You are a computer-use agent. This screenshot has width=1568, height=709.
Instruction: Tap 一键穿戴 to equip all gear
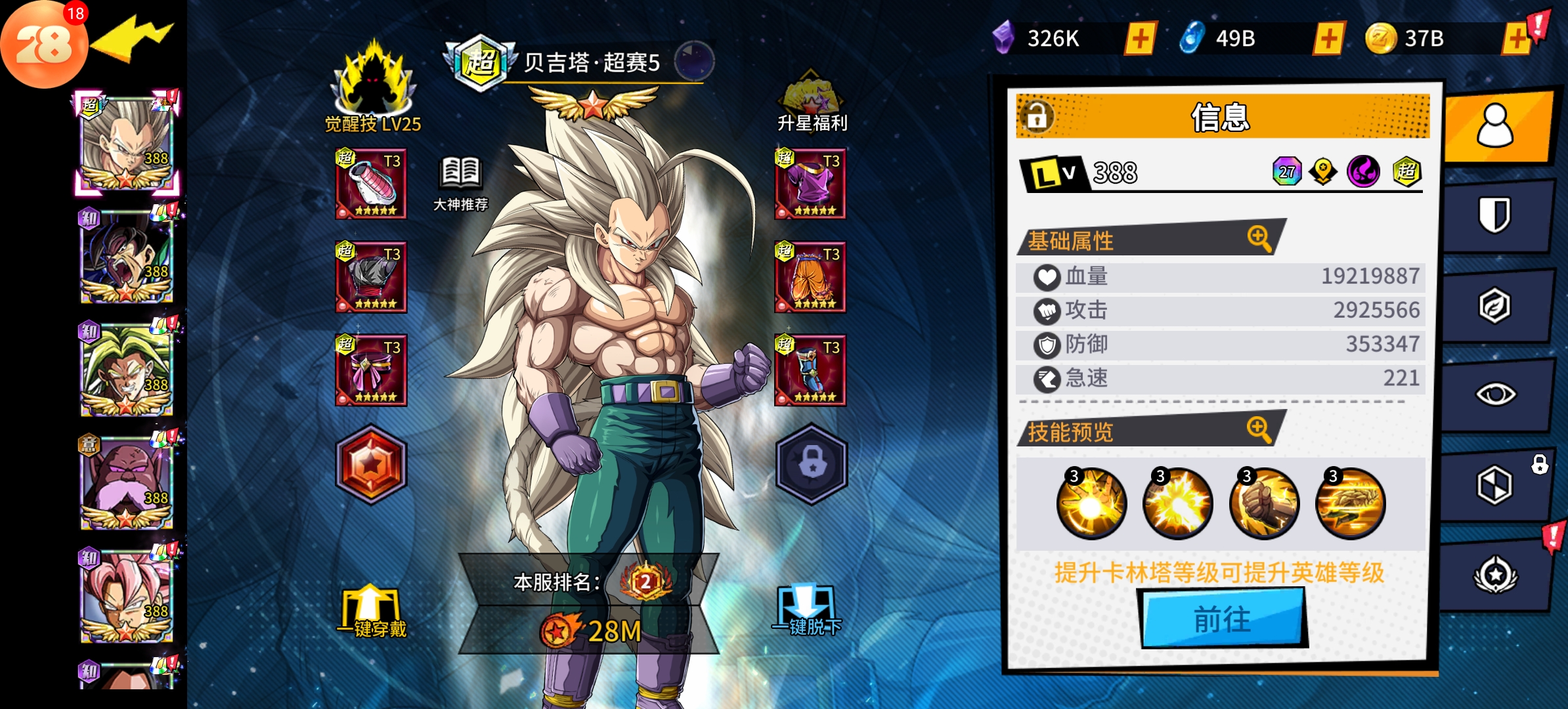(372, 612)
